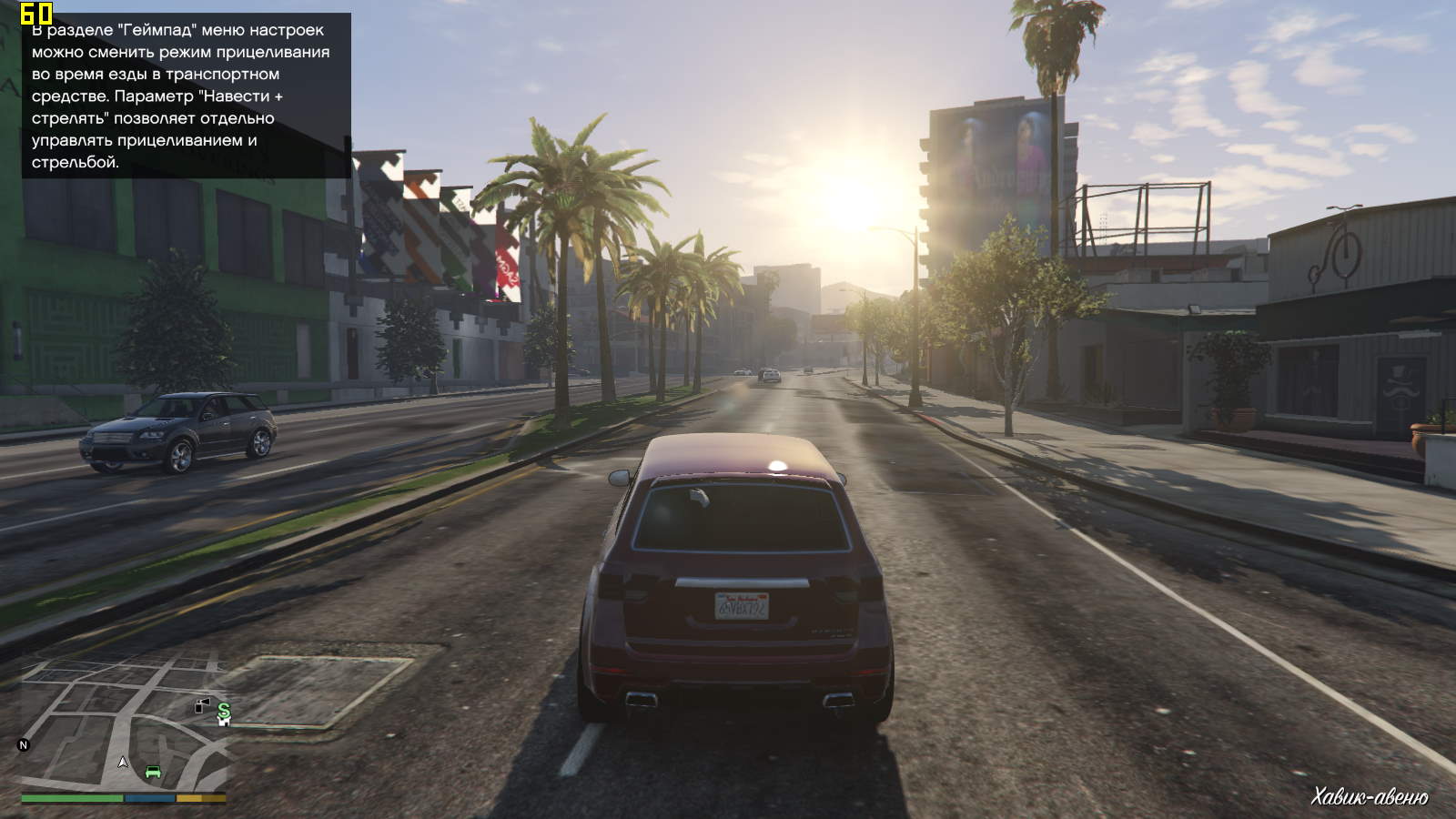1456x819 pixels.
Task: Select the green car blip on the minimap
Action: (153, 773)
